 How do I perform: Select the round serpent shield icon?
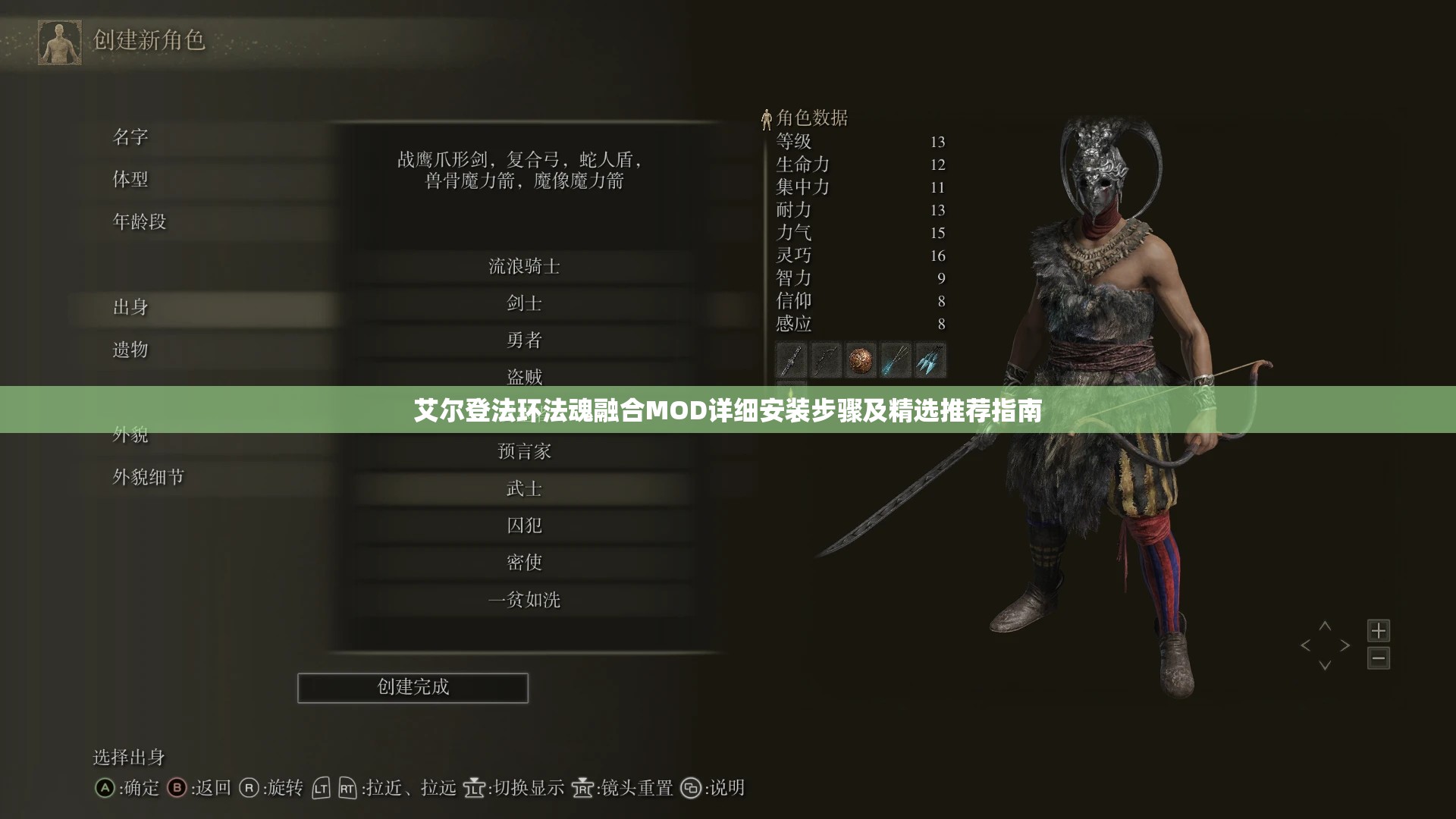click(x=861, y=359)
